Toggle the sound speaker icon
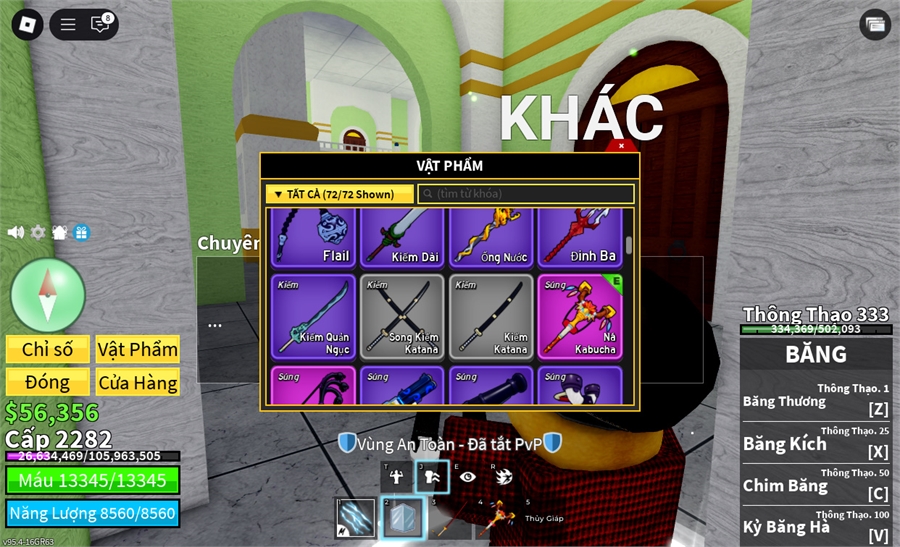This screenshot has height=547, width=900. pos(16,232)
